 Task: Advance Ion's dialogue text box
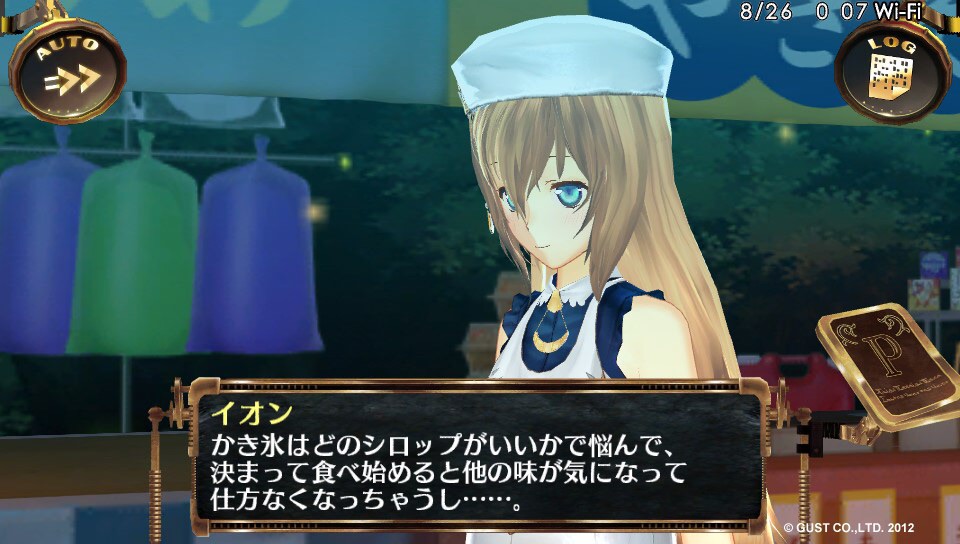click(477, 455)
